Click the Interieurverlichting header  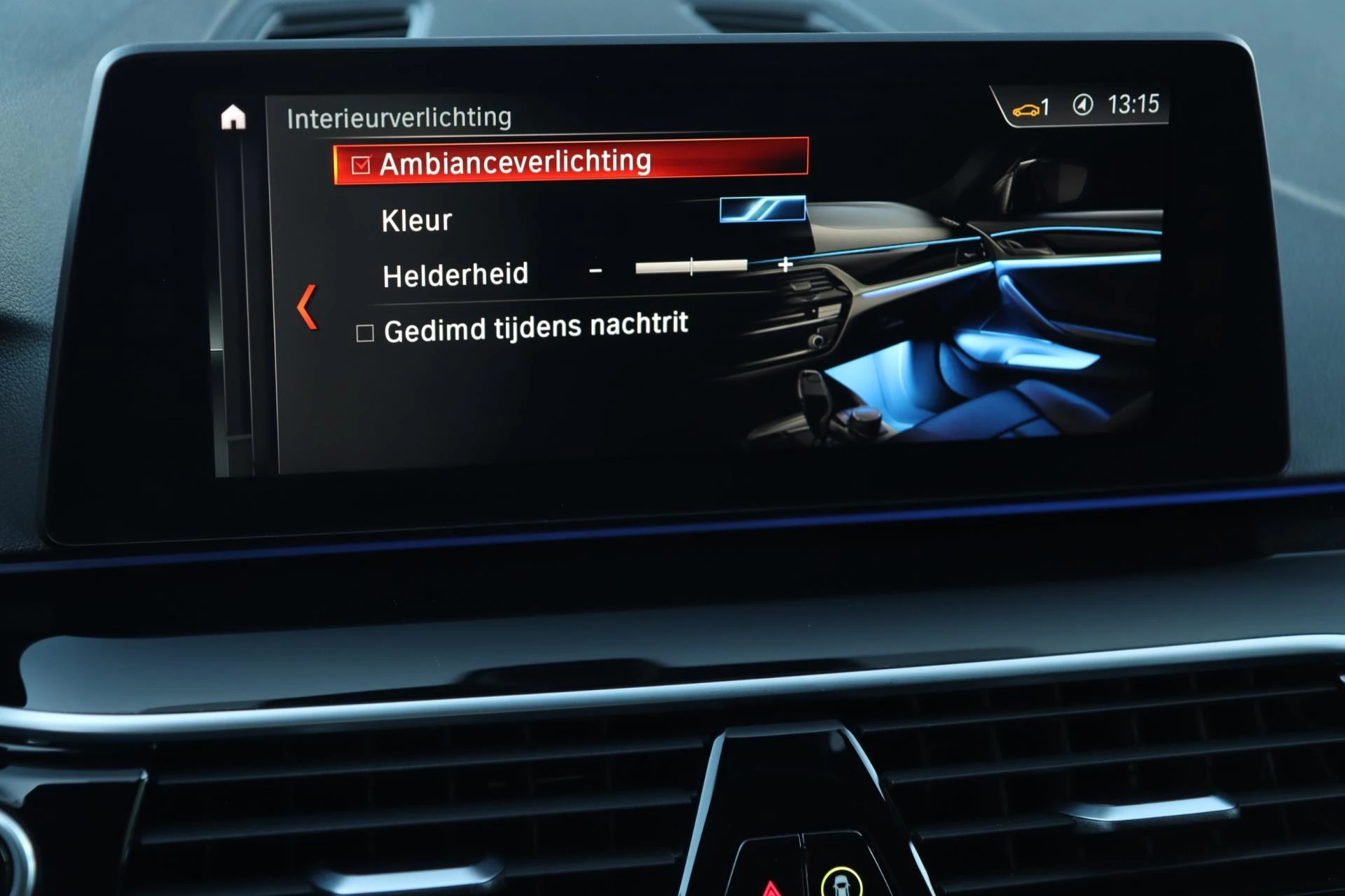pos(400,116)
